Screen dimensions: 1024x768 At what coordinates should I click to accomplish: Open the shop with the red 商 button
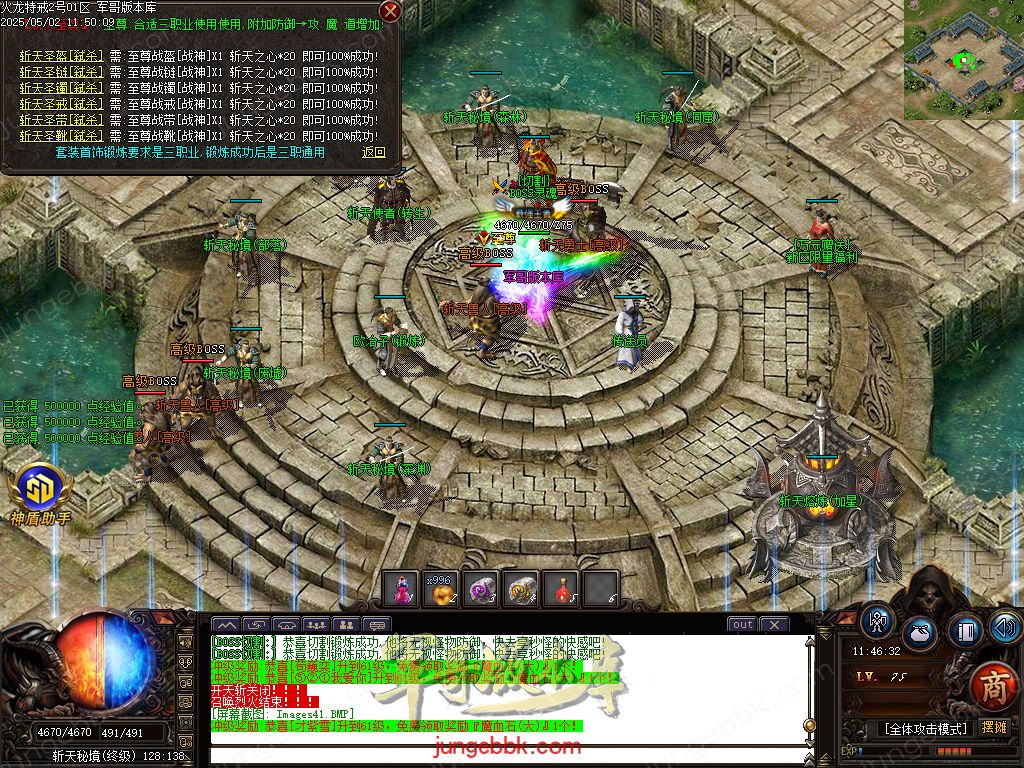coord(991,686)
